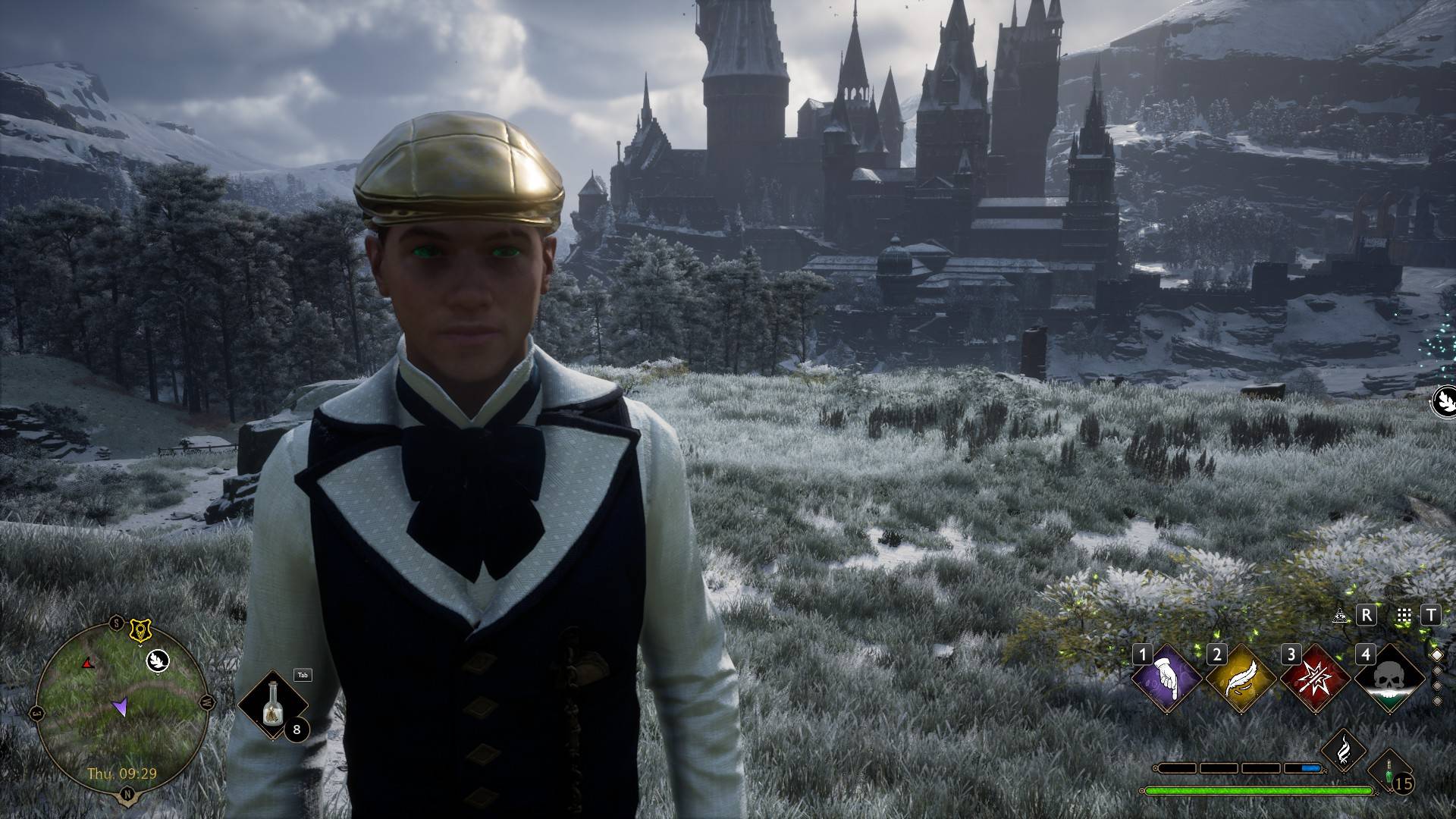Switch to the topmost highlighted spell-set diamond
This screenshot has width=1456, height=819.
tap(1438, 654)
